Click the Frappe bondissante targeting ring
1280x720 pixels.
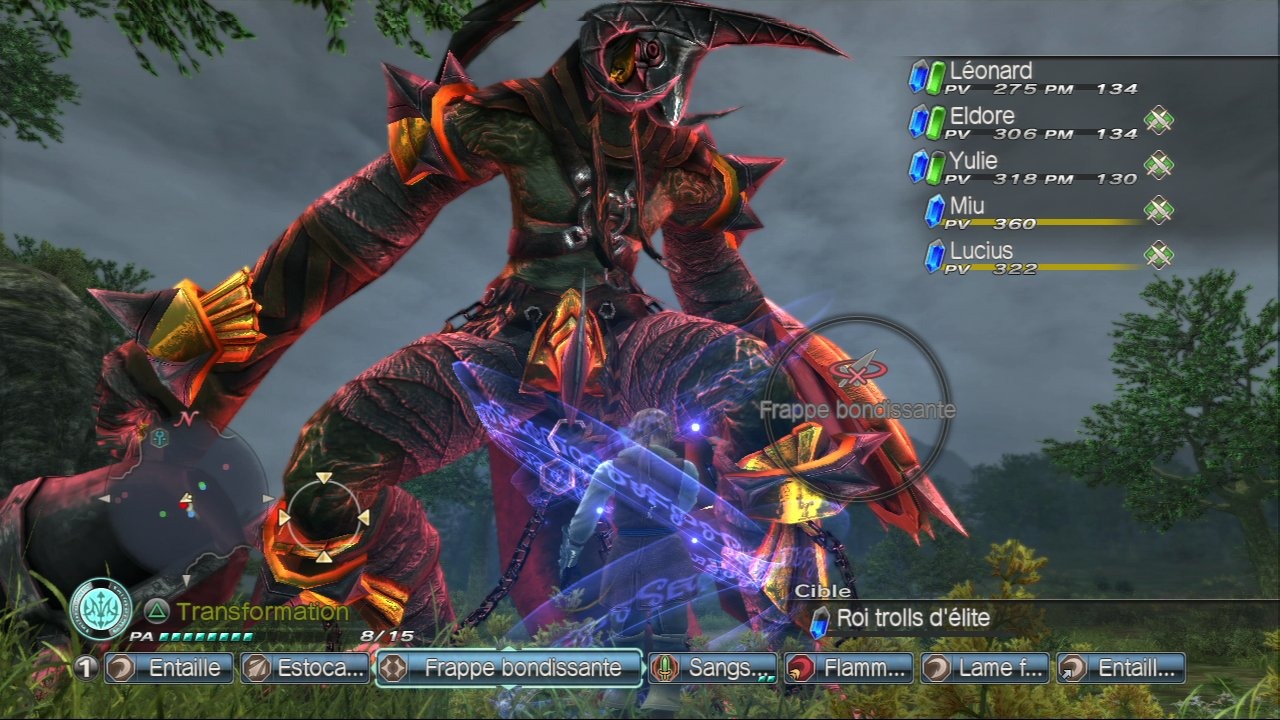tap(856, 408)
